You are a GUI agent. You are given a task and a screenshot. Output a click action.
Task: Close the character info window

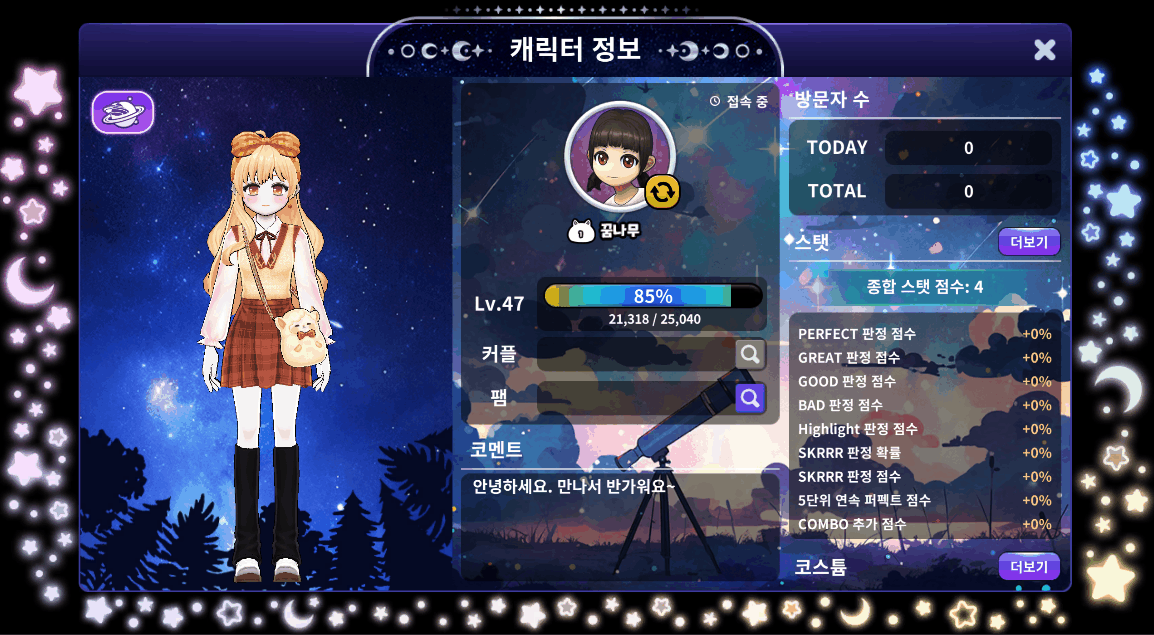[x=1044, y=50]
